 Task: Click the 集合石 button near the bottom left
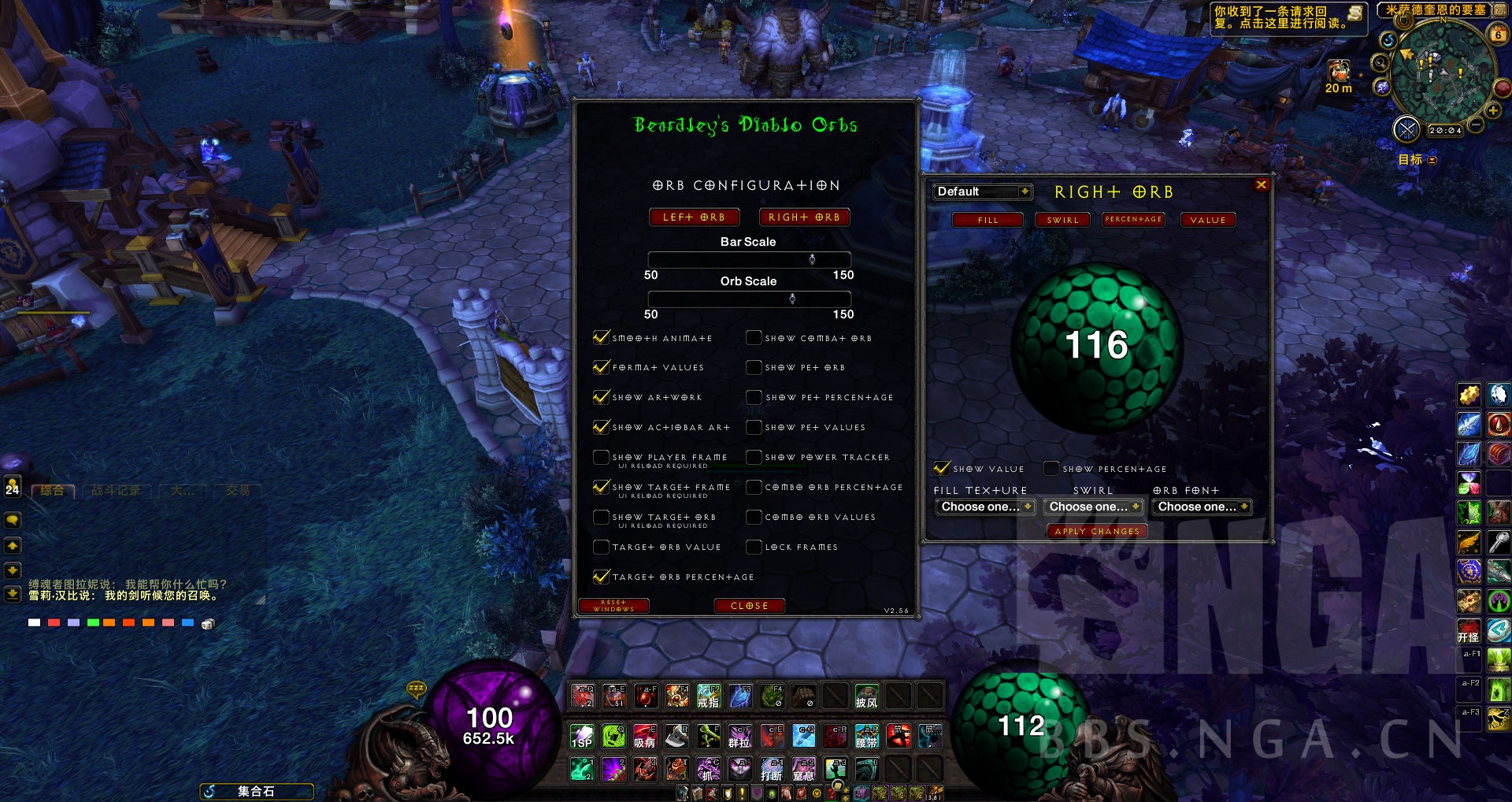point(256,791)
